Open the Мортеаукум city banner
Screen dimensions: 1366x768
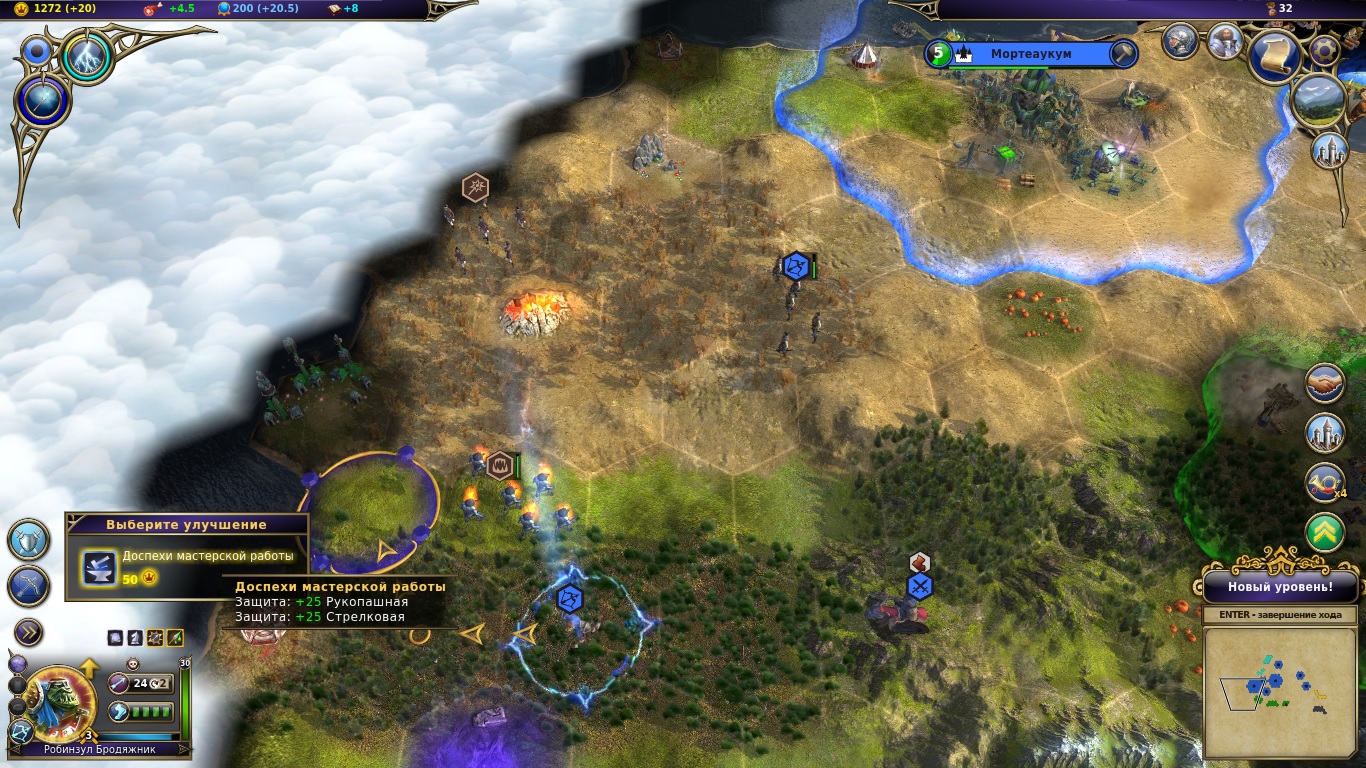(1030, 54)
